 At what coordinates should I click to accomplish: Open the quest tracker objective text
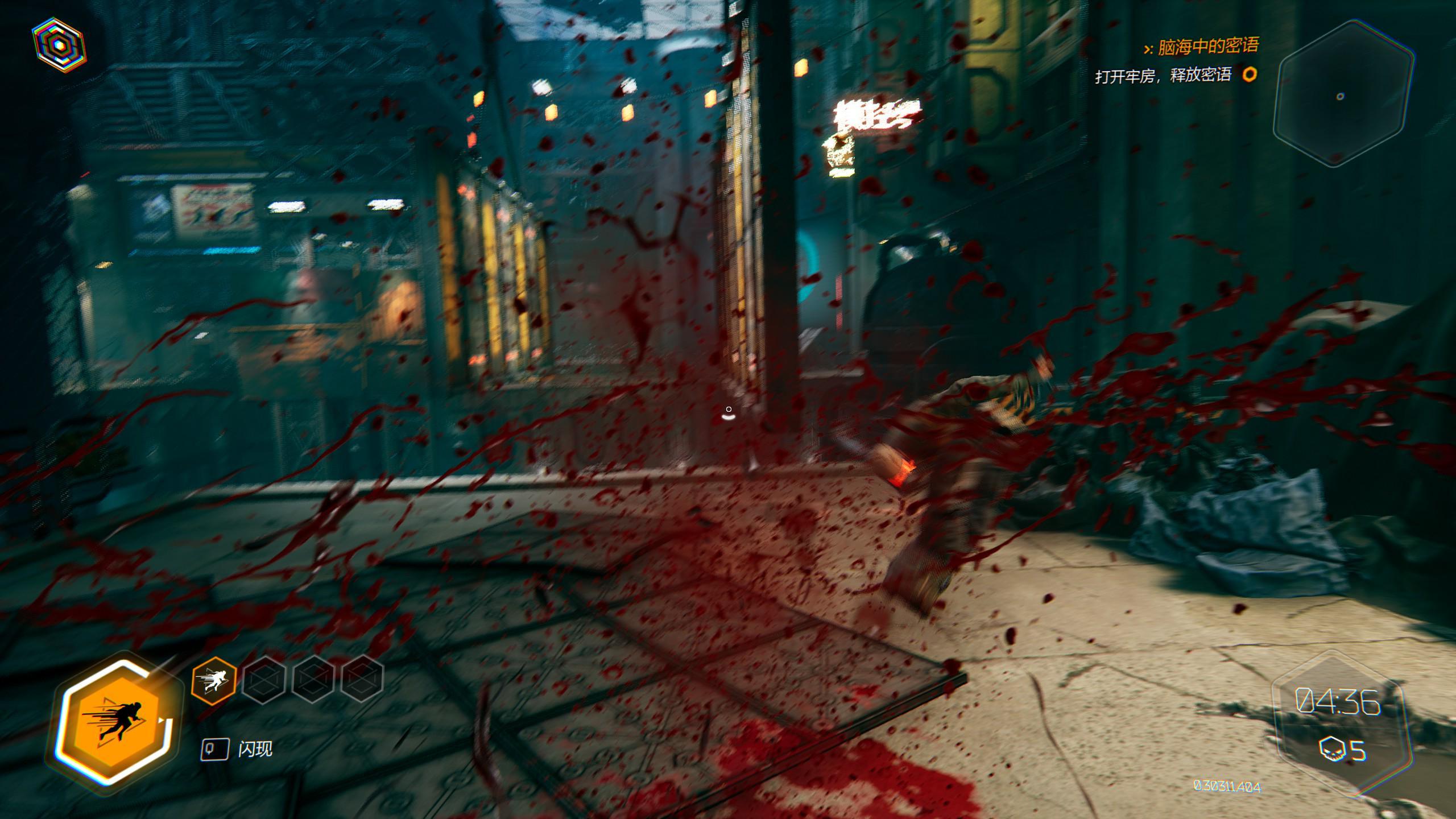pyautogui.click(x=1163, y=75)
